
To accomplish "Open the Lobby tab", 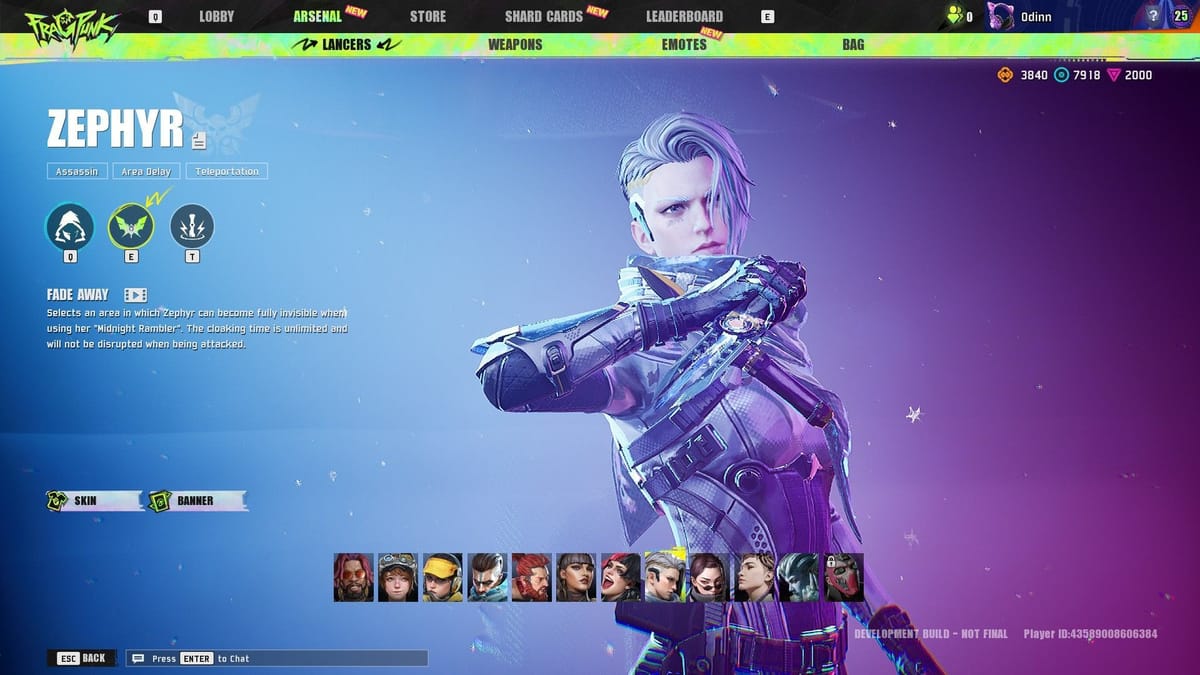I will pyautogui.click(x=216, y=16).
